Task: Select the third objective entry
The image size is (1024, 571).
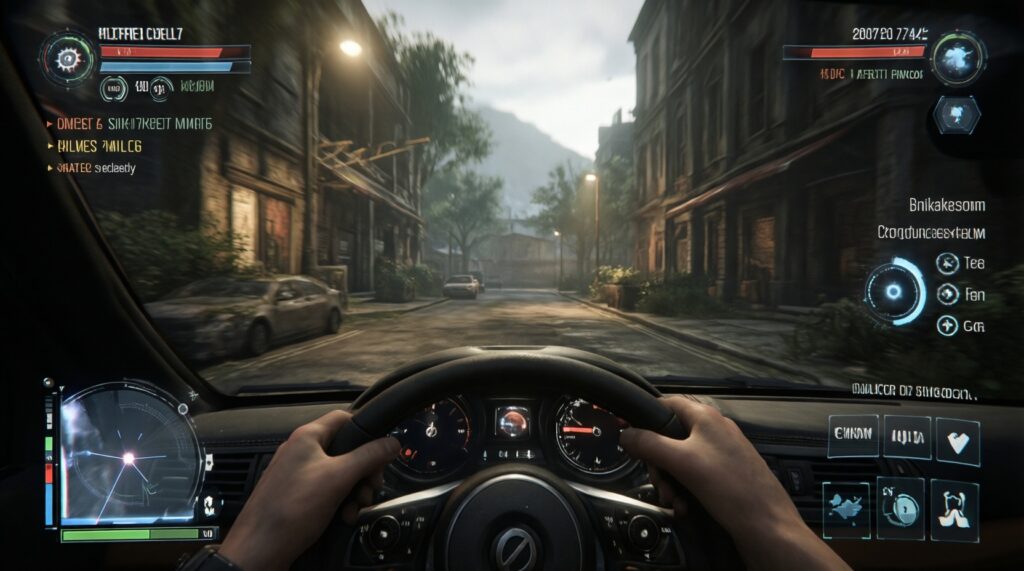Action: [96, 168]
